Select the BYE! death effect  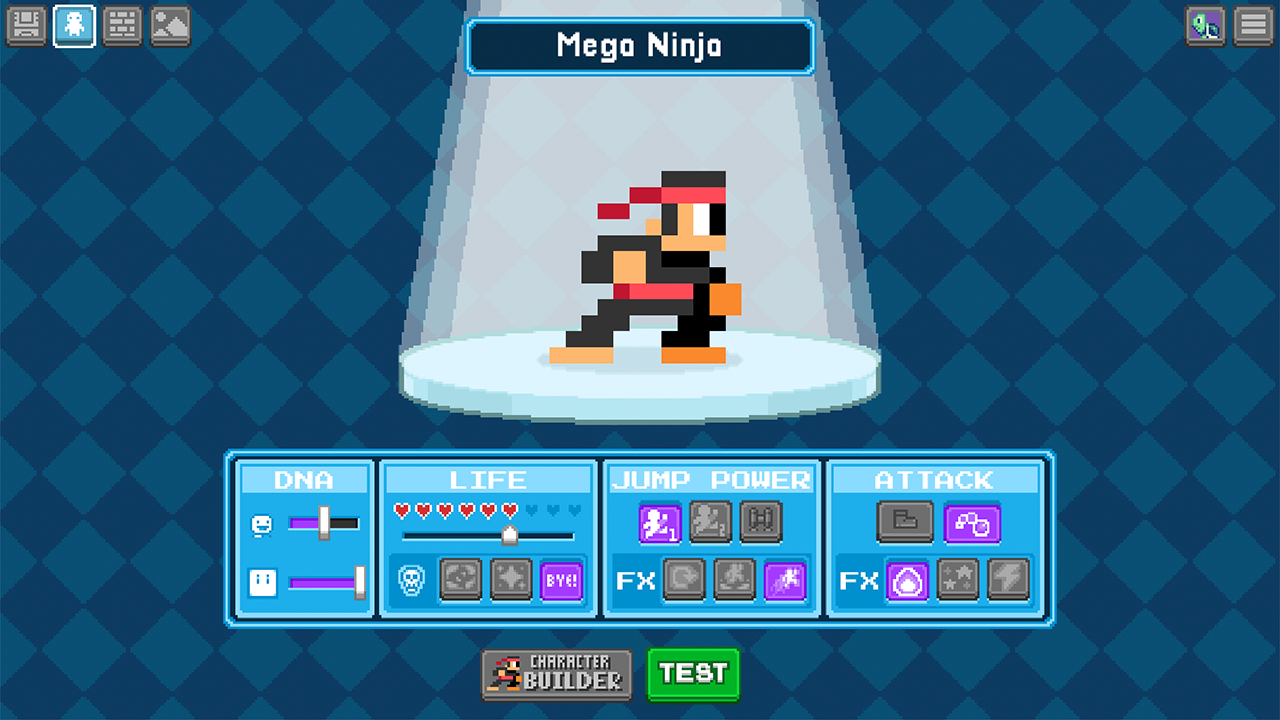tap(561, 580)
